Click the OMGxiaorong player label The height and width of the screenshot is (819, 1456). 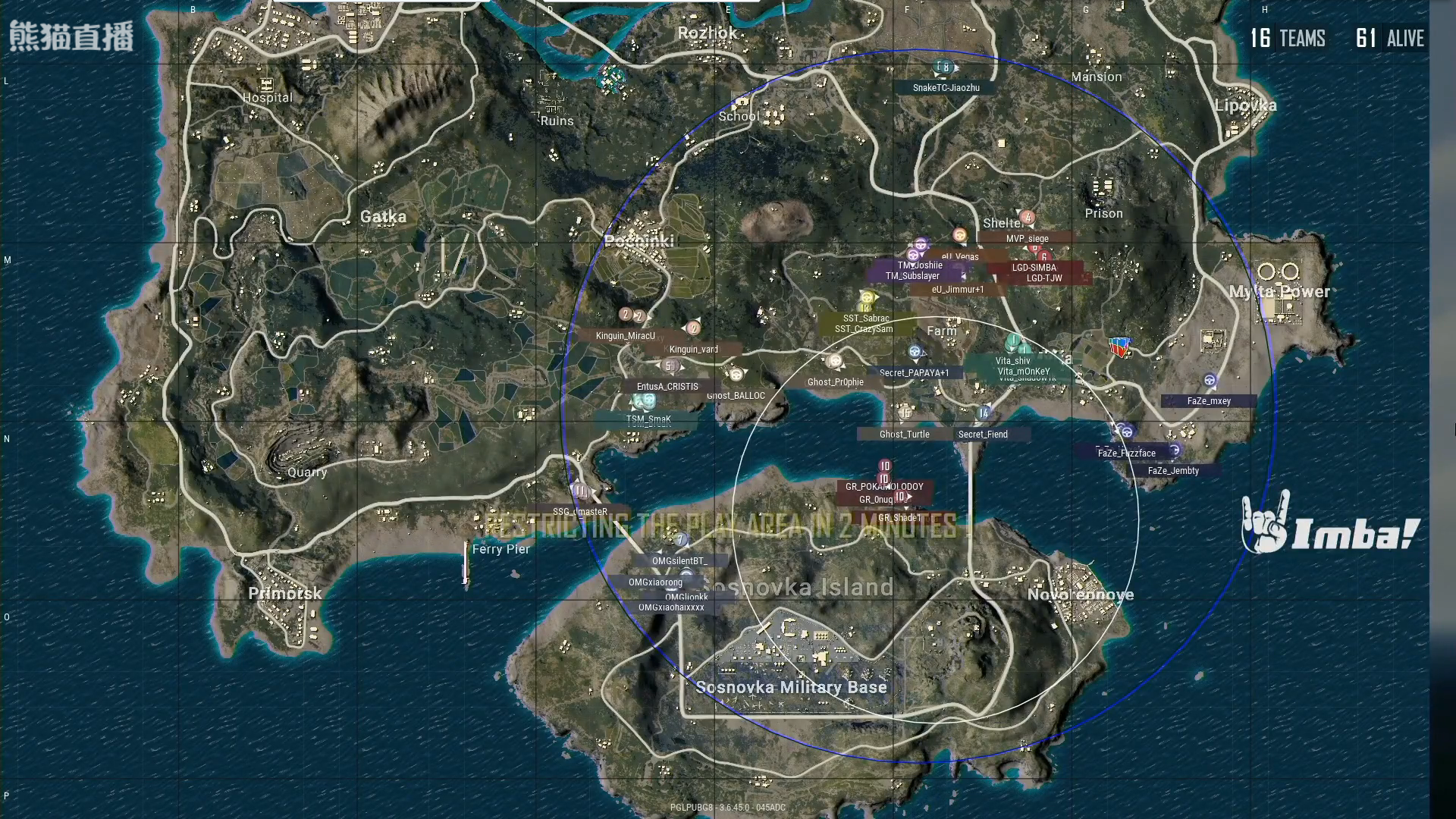[655, 582]
